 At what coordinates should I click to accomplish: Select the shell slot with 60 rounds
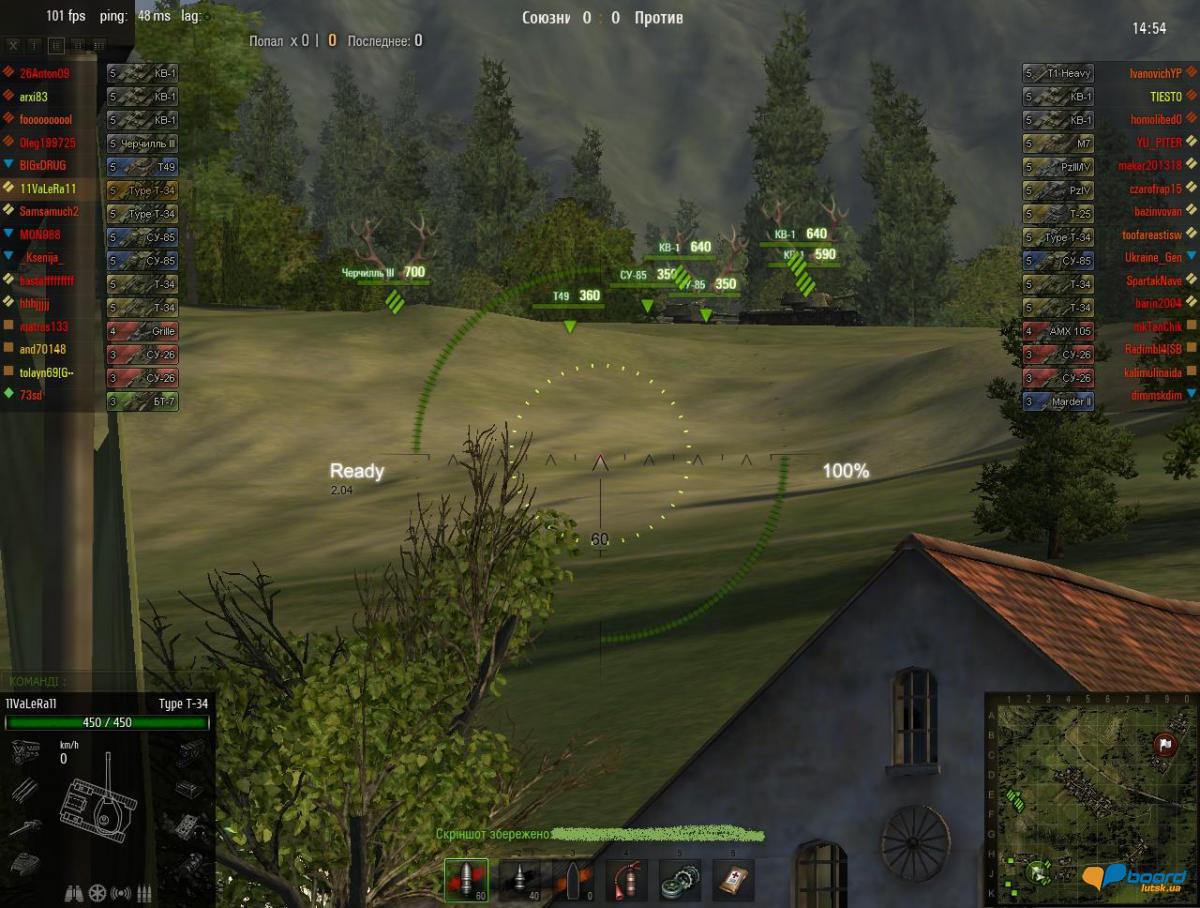click(x=466, y=880)
